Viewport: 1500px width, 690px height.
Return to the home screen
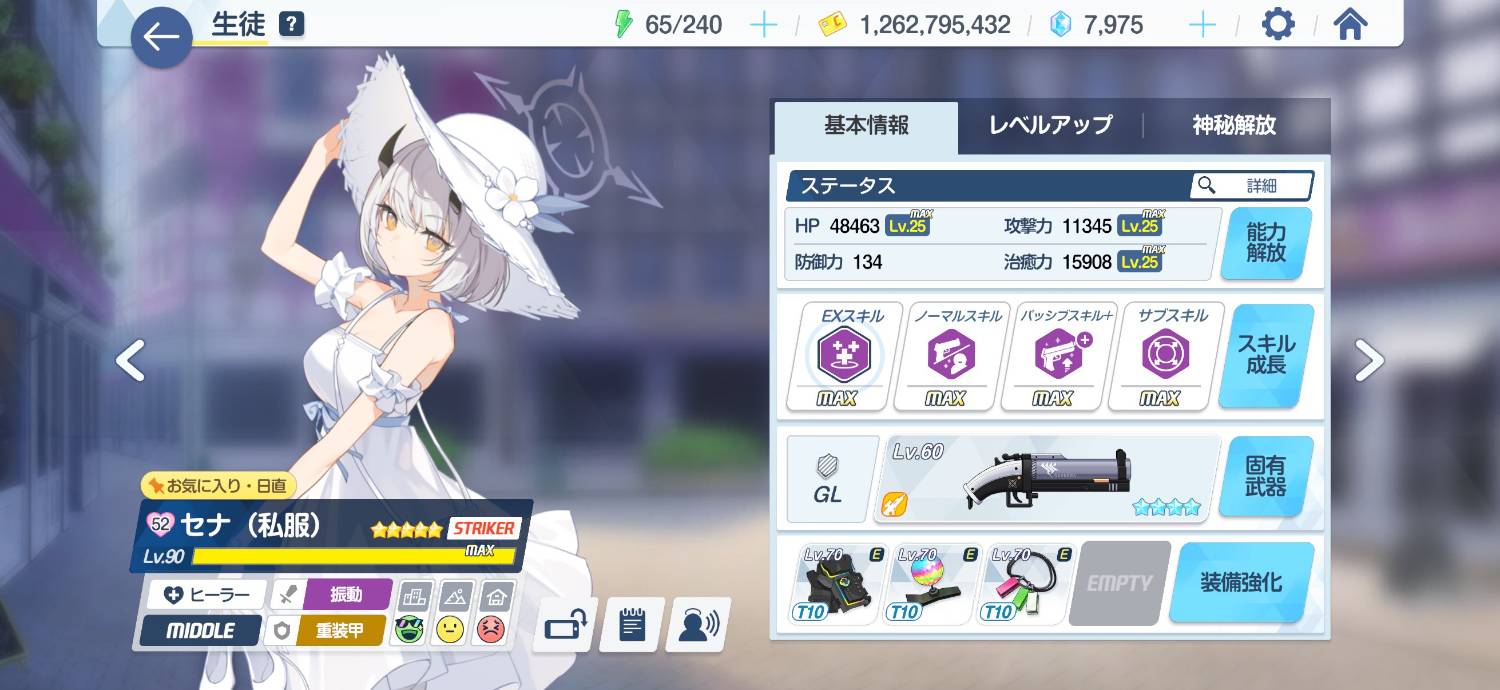tap(1350, 24)
